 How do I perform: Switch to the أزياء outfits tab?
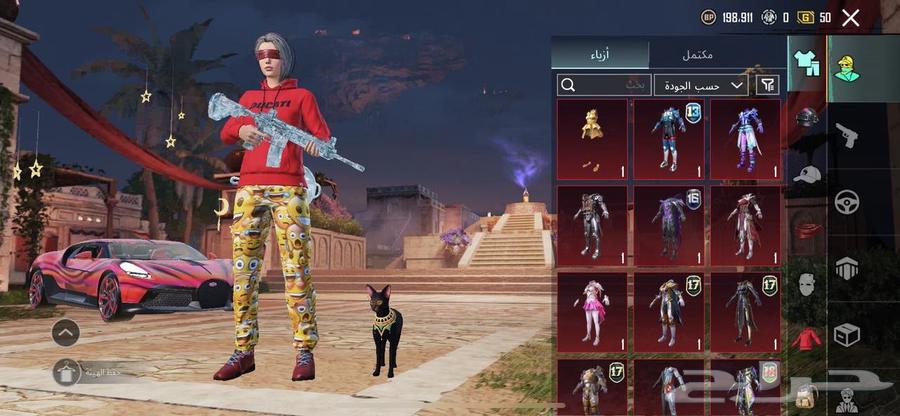pyautogui.click(x=600, y=54)
